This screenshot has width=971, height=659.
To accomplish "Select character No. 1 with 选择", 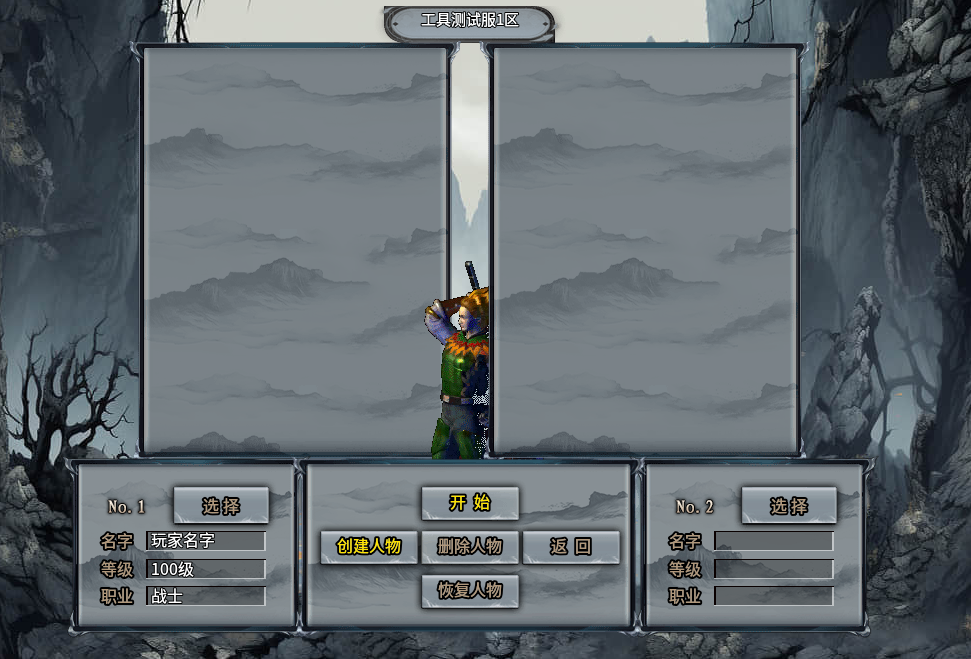I will 221,506.
